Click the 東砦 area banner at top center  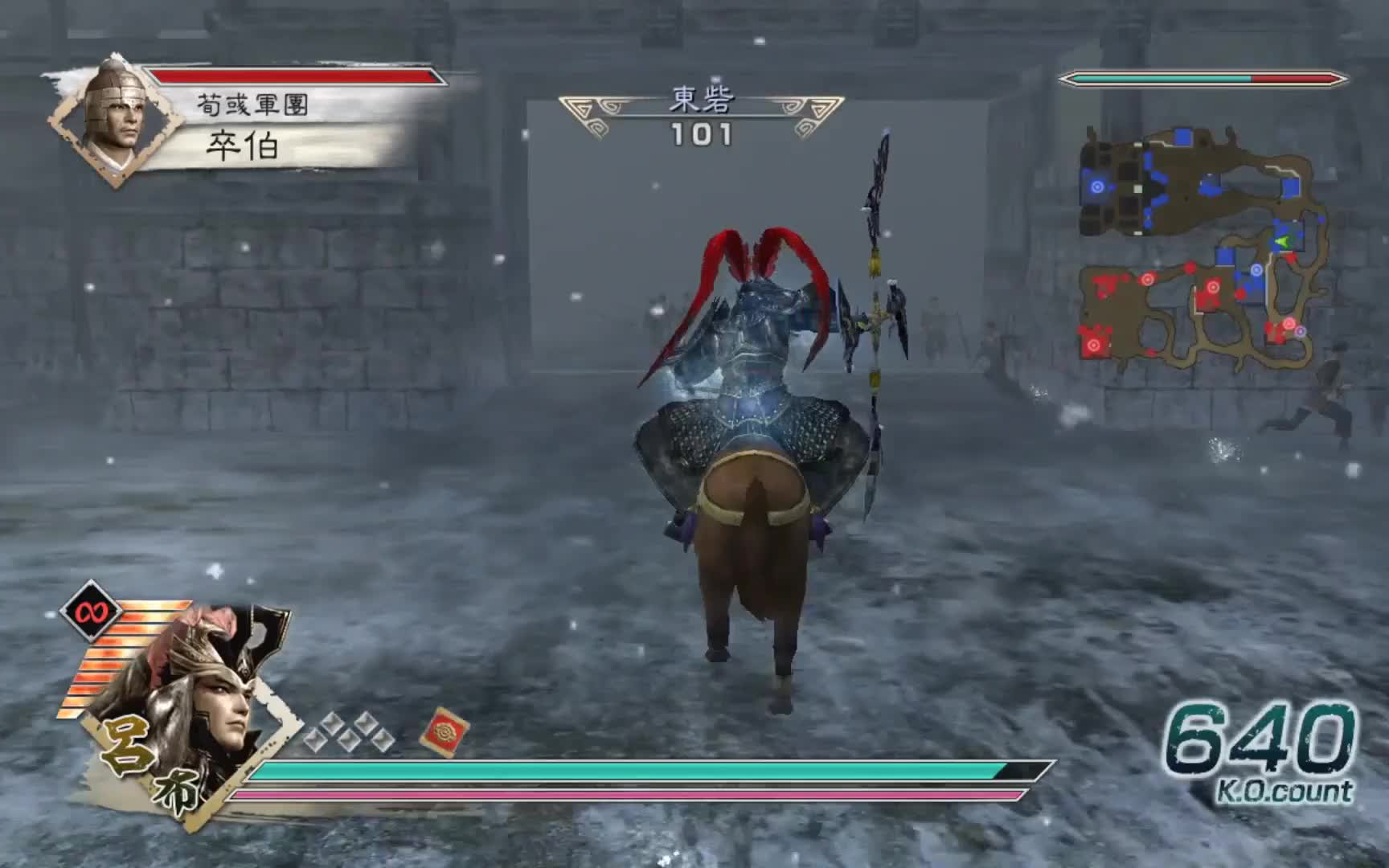click(x=702, y=98)
